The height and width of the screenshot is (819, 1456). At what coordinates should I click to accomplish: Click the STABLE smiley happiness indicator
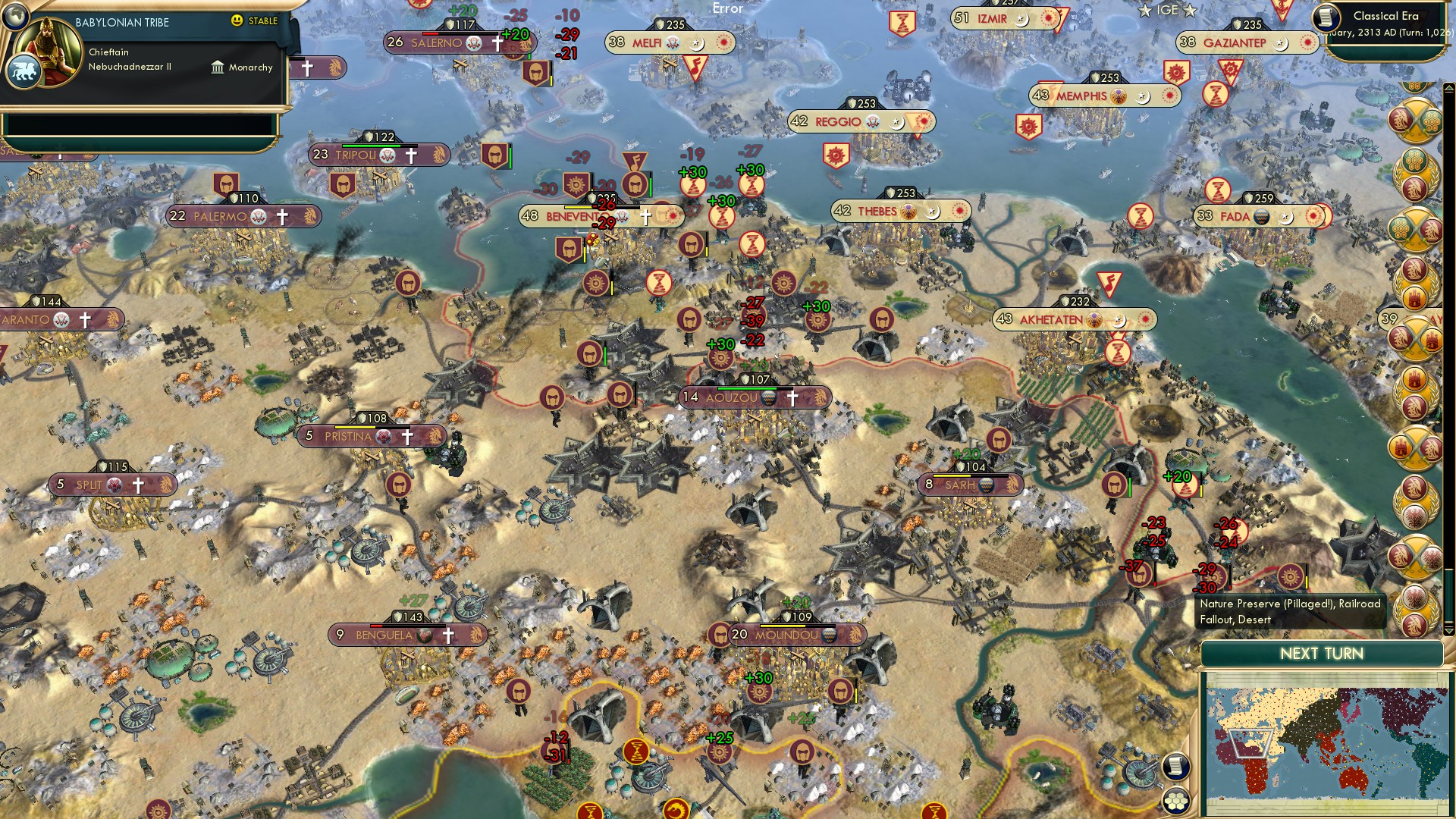click(x=237, y=20)
